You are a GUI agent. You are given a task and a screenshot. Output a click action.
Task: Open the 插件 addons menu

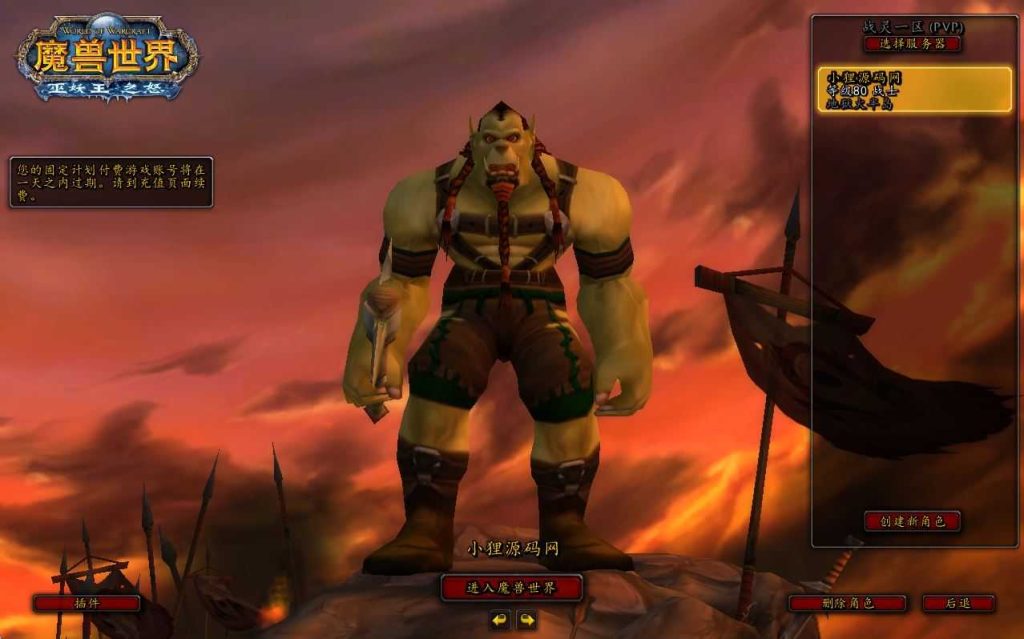[x=87, y=603]
